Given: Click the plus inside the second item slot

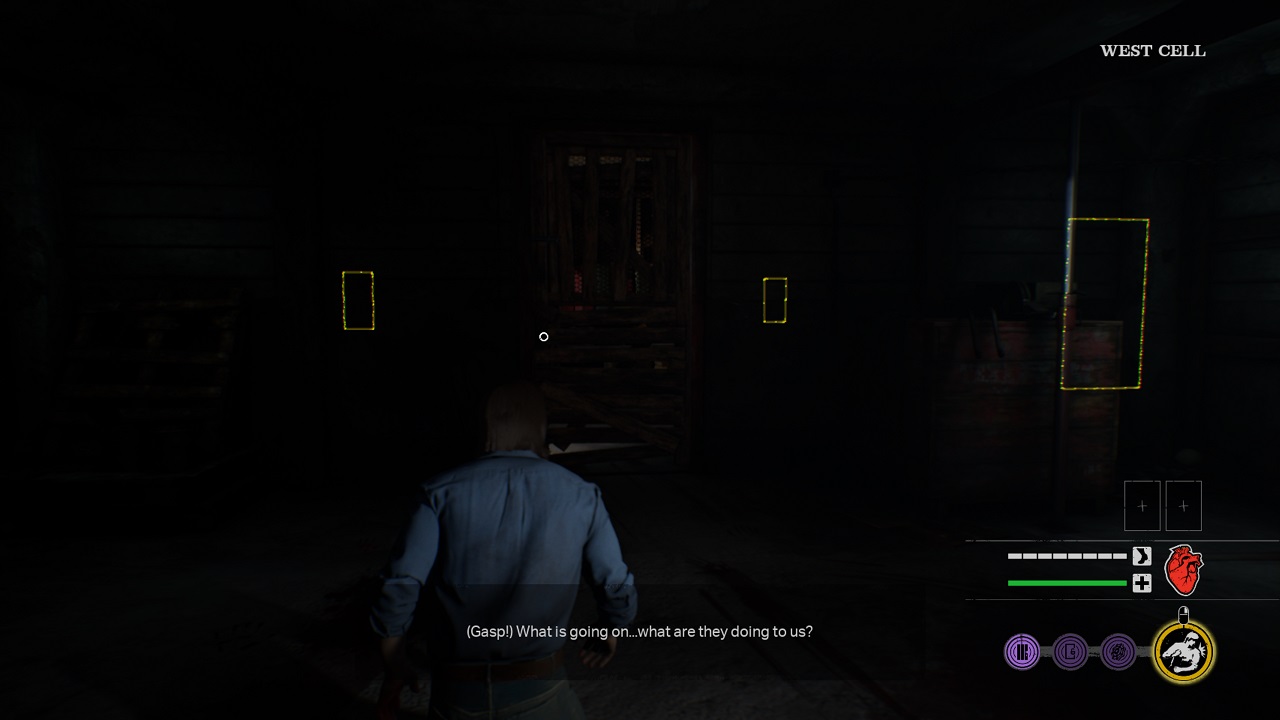Looking at the screenshot, I should 1184,505.
